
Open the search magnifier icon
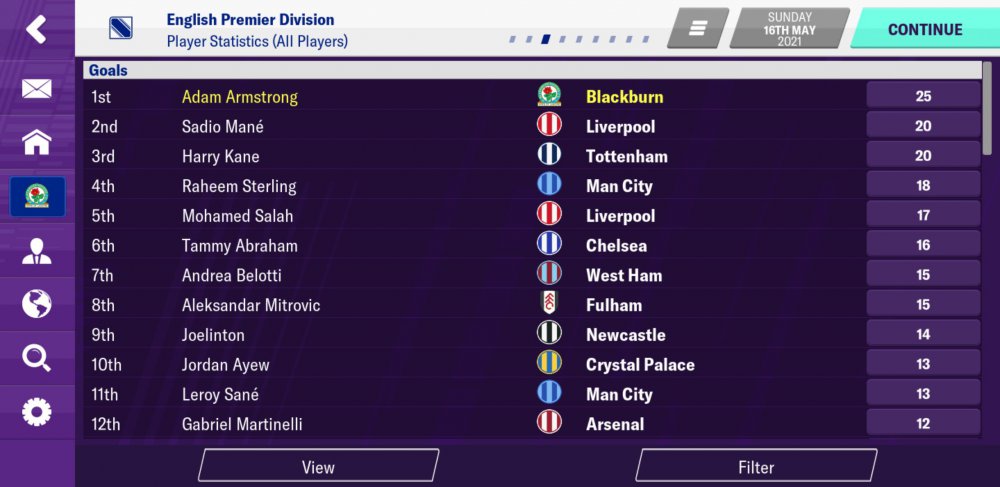(36, 358)
